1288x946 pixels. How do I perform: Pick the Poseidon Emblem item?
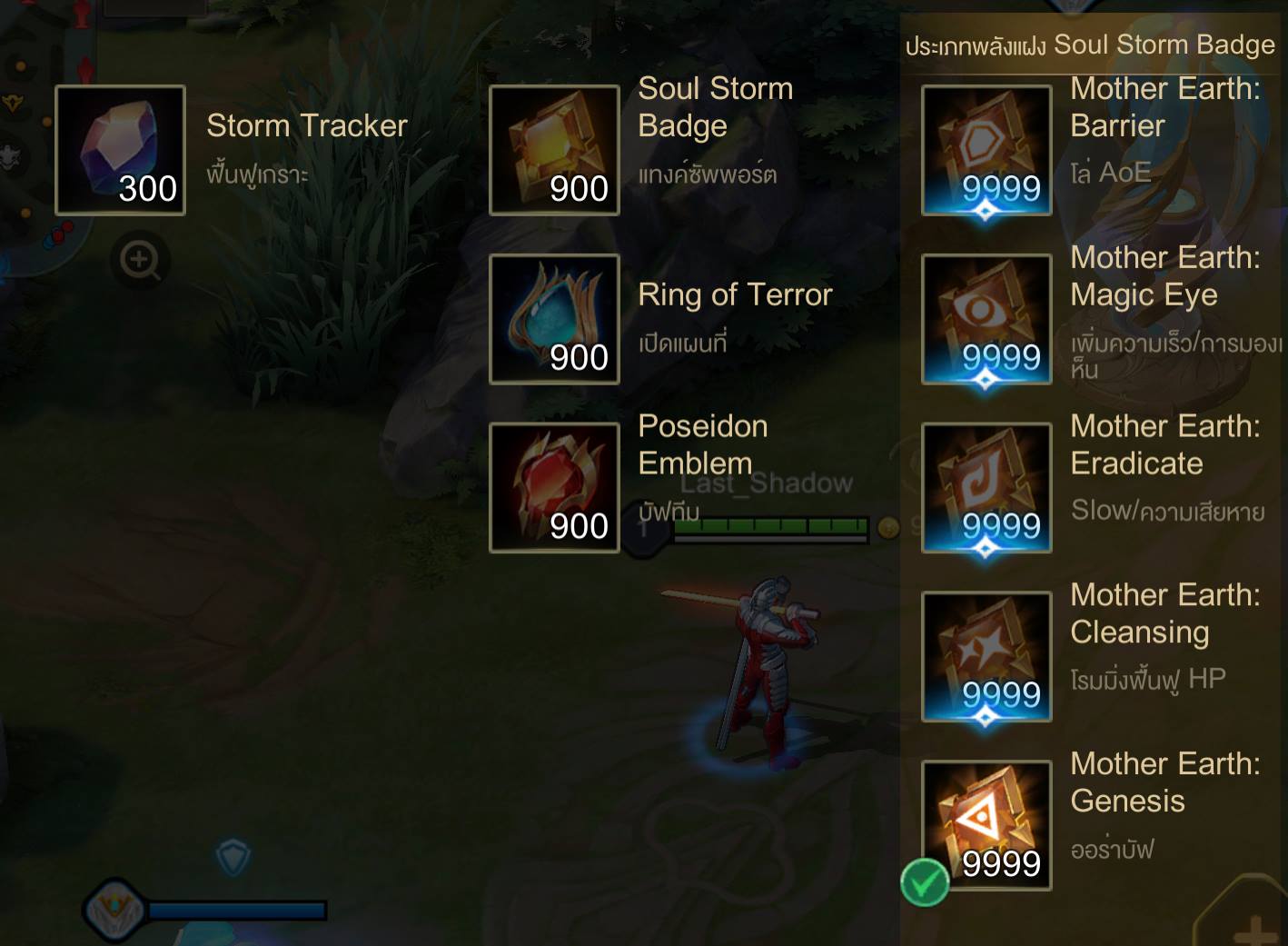coord(554,488)
